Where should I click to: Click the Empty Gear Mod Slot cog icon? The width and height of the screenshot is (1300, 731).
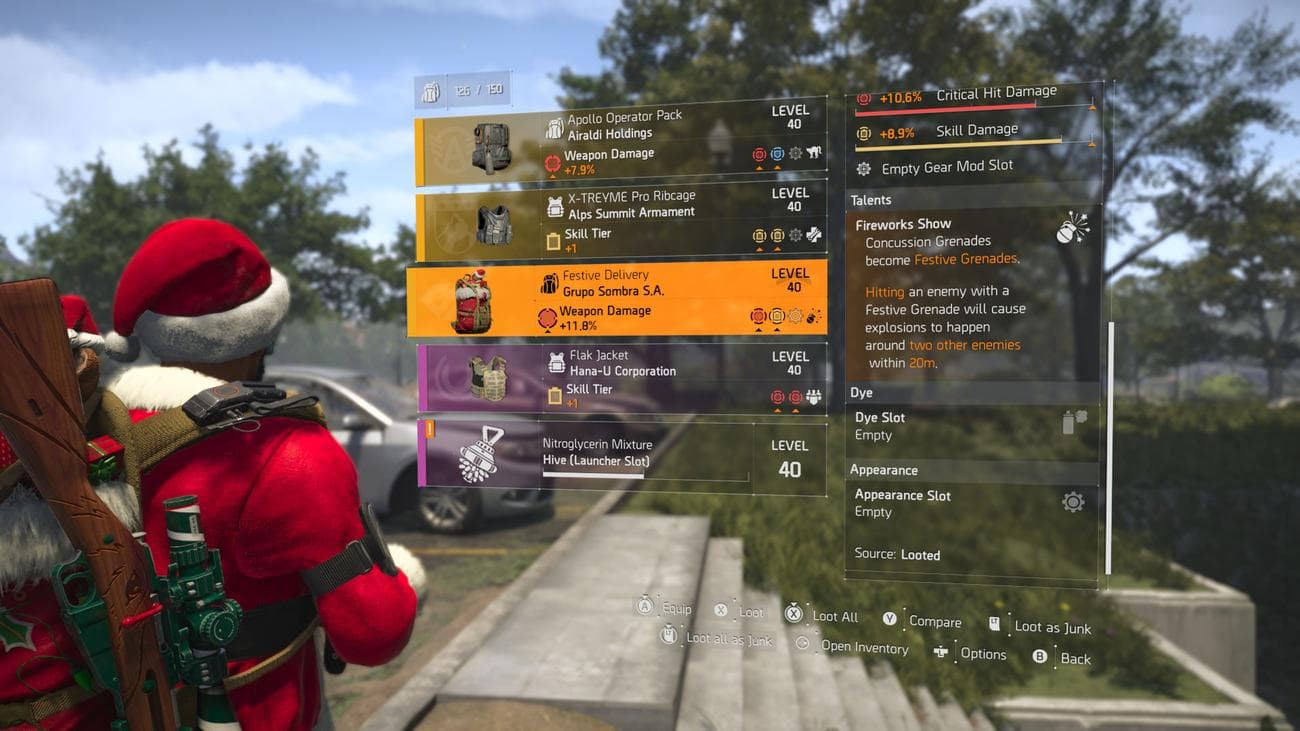[x=862, y=168]
